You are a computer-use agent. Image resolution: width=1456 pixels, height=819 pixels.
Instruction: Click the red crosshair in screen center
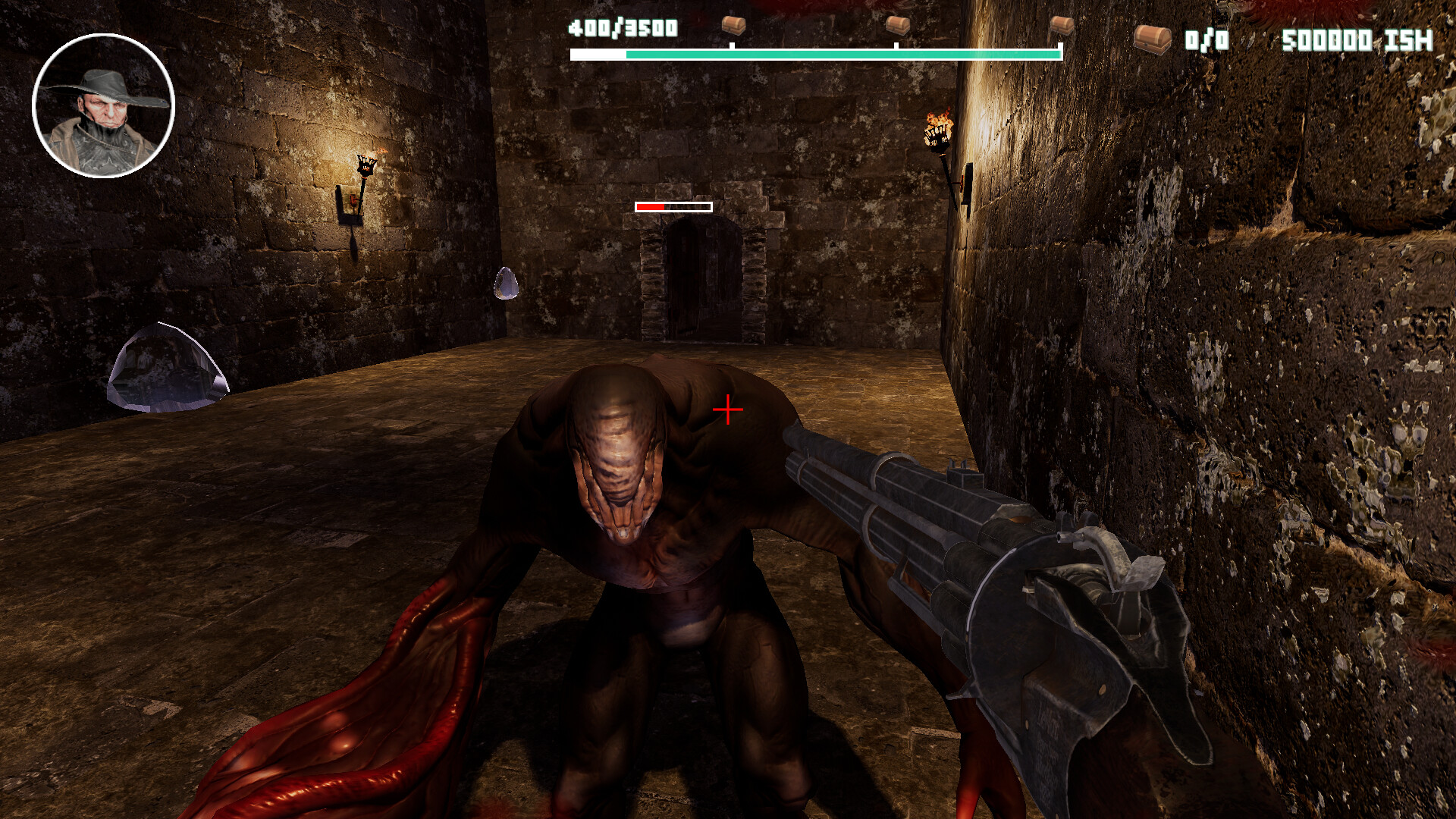click(726, 409)
